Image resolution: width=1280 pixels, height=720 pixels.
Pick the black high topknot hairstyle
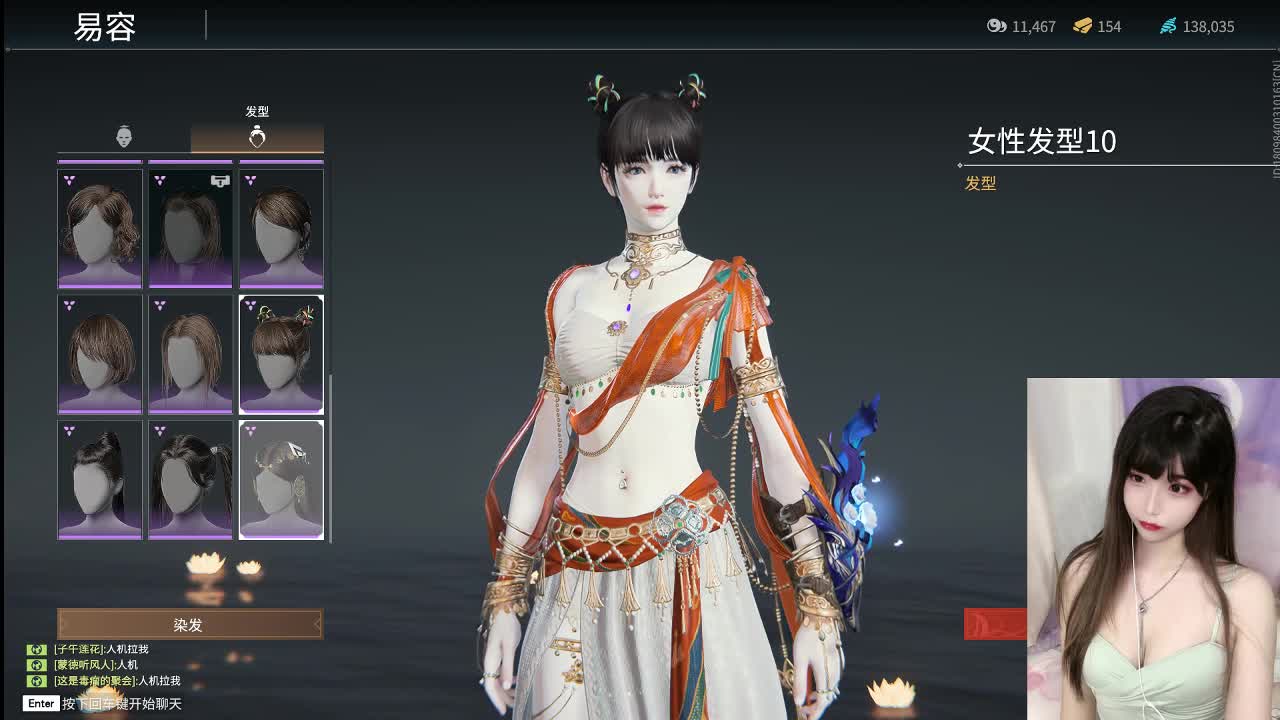(100, 480)
